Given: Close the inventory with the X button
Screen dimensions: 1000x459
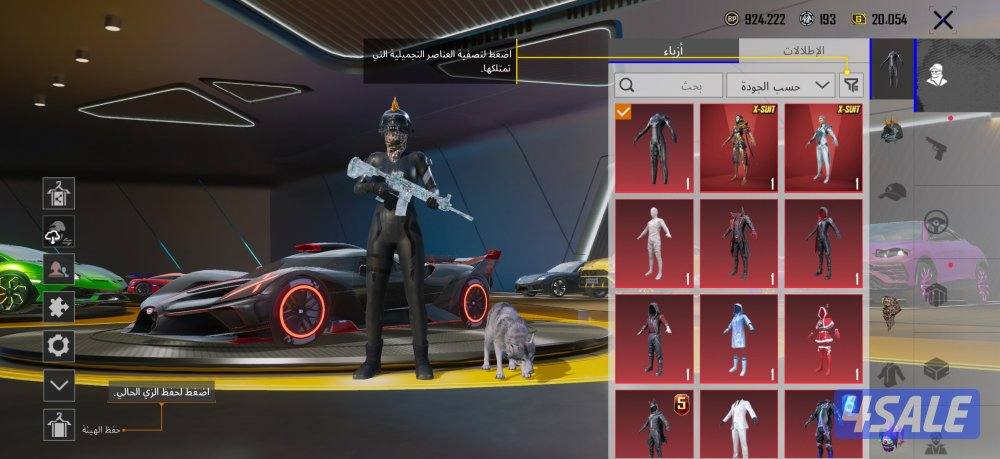Looking at the screenshot, I should pos(942,19).
